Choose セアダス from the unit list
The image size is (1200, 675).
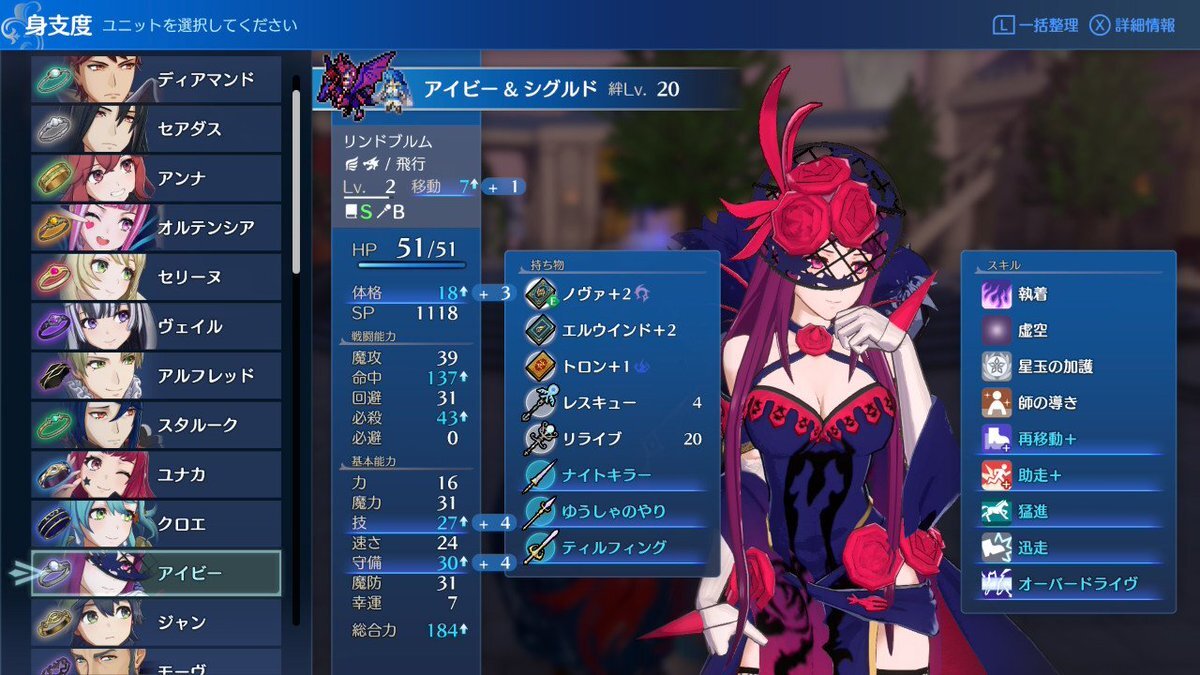[x=156, y=129]
